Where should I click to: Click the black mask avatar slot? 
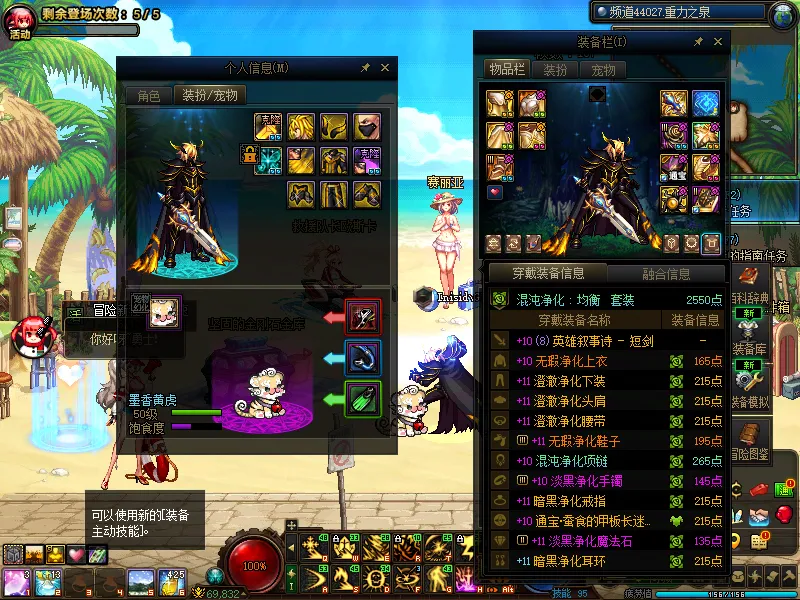[x=366, y=126]
